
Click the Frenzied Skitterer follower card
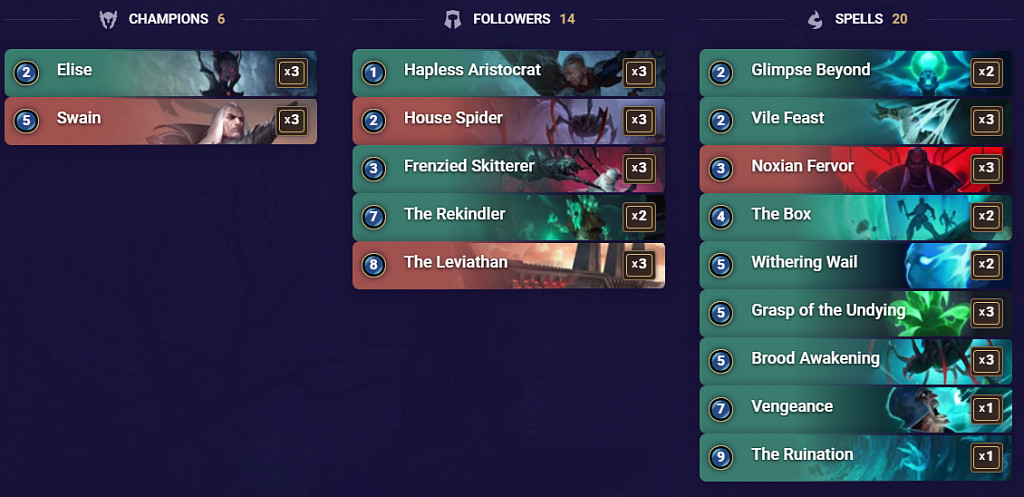click(508, 168)
